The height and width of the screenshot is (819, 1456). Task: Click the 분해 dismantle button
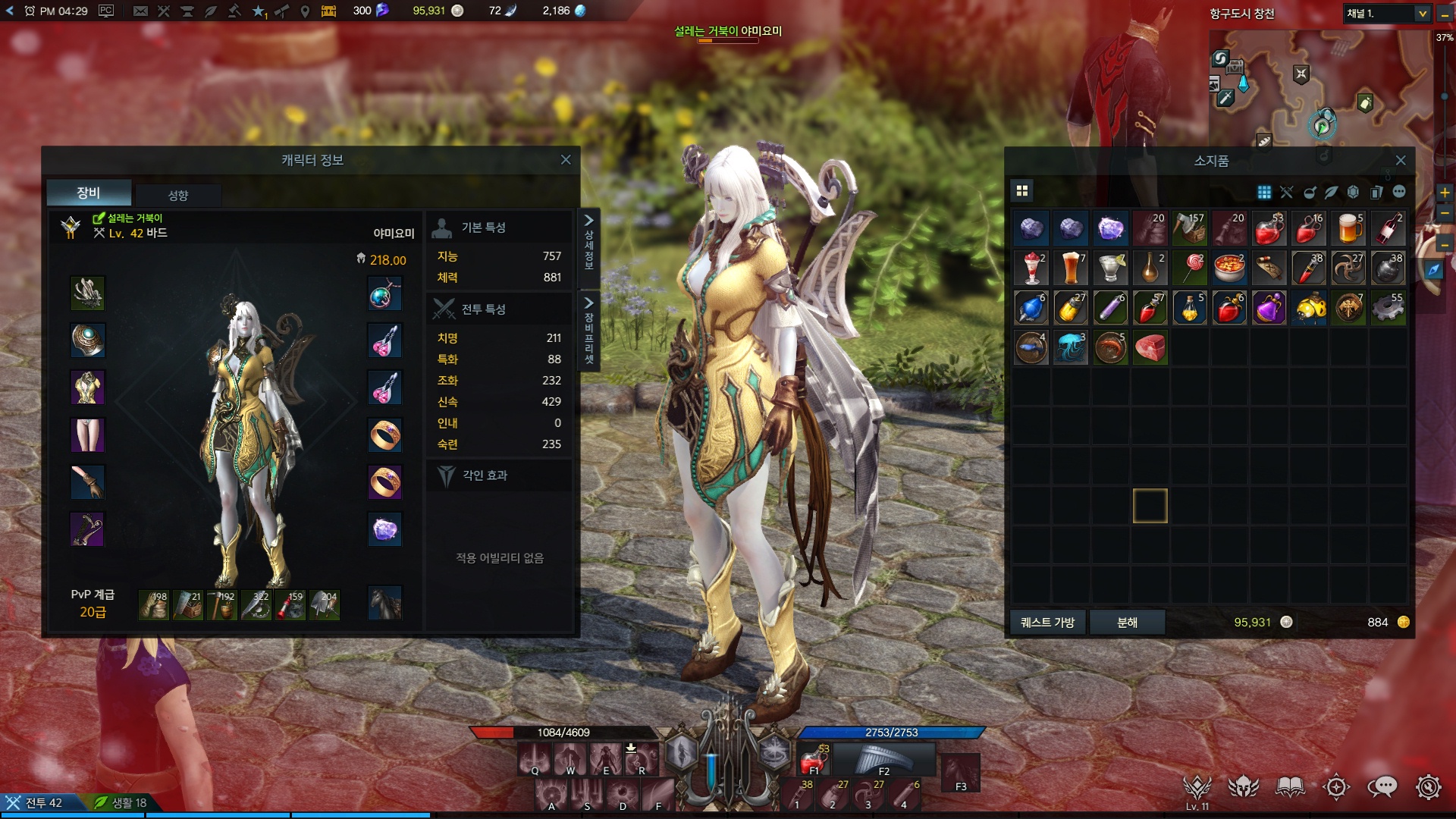(x=1127, y=623)
